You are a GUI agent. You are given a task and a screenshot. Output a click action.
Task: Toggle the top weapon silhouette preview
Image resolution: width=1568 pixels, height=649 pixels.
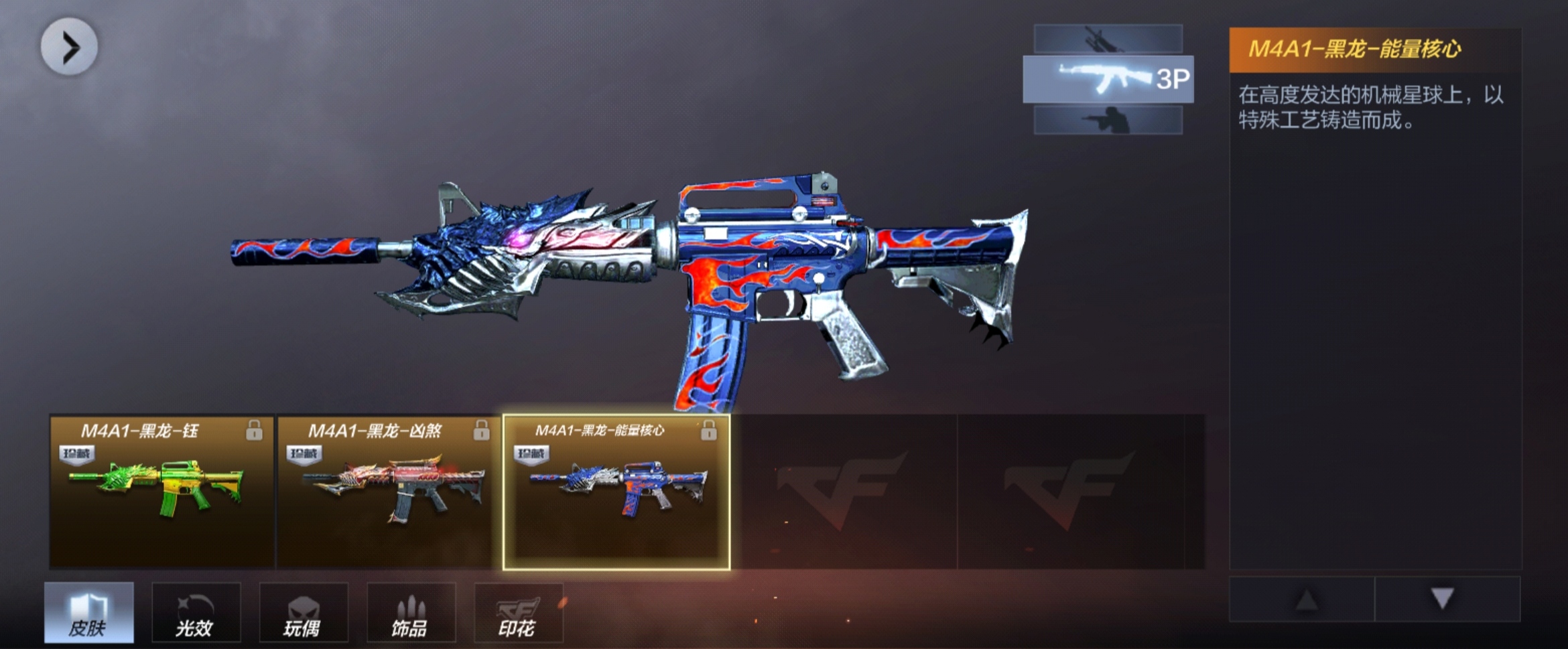click(x=1109, y=37)
